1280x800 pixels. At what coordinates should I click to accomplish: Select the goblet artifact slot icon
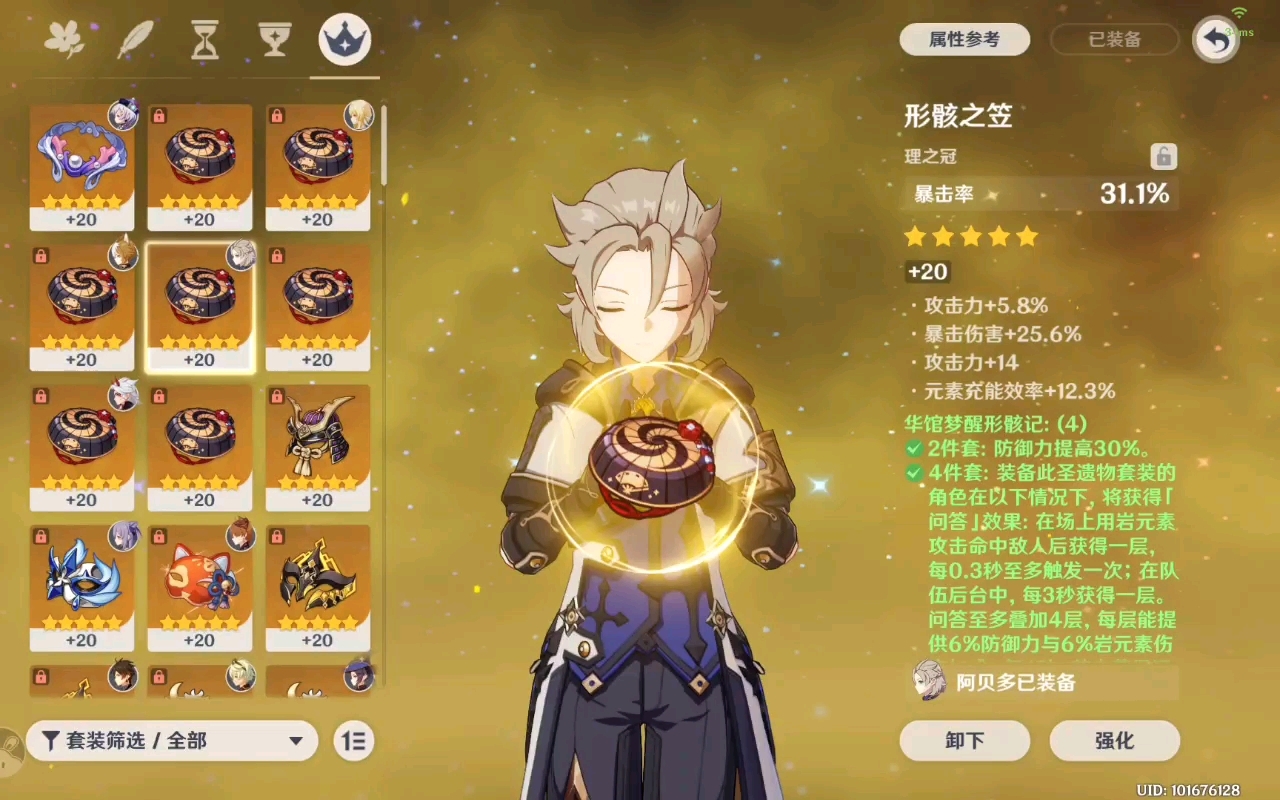click(272, 38)
